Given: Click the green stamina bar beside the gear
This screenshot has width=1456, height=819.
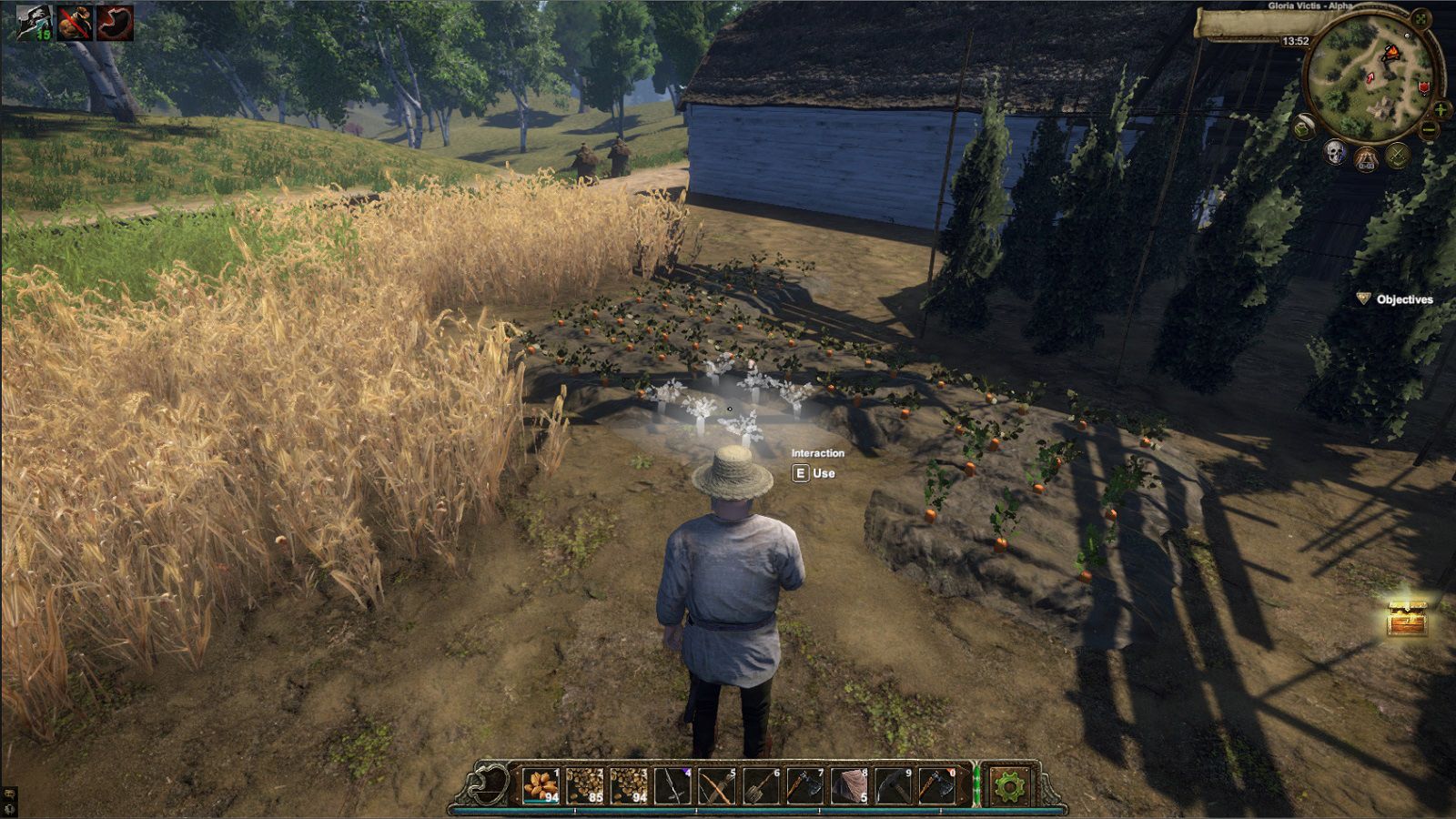Looking at the screenshot, I should (976, 786).
